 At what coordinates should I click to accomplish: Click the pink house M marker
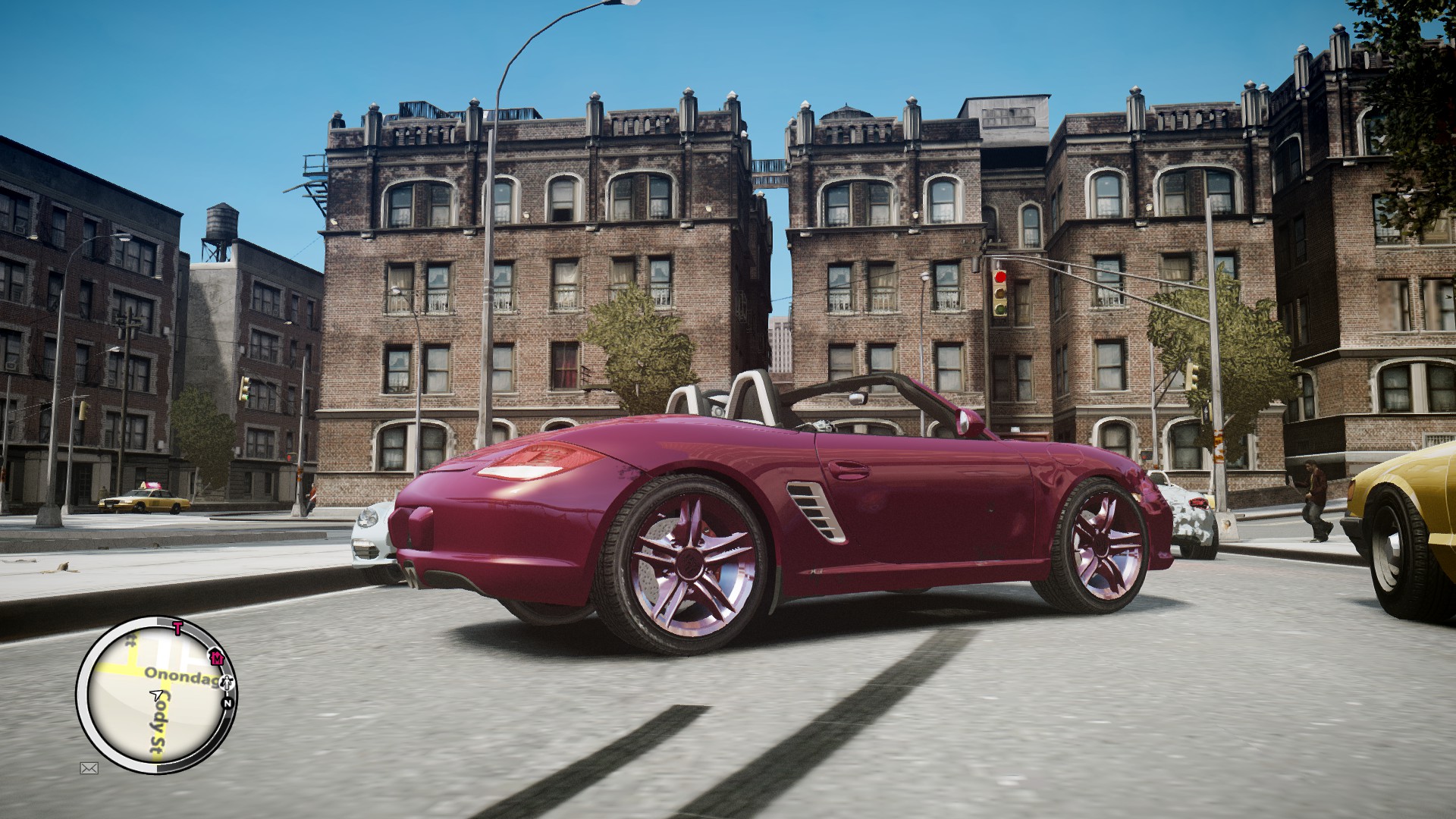pyautogui.click(x=215, y=657)
